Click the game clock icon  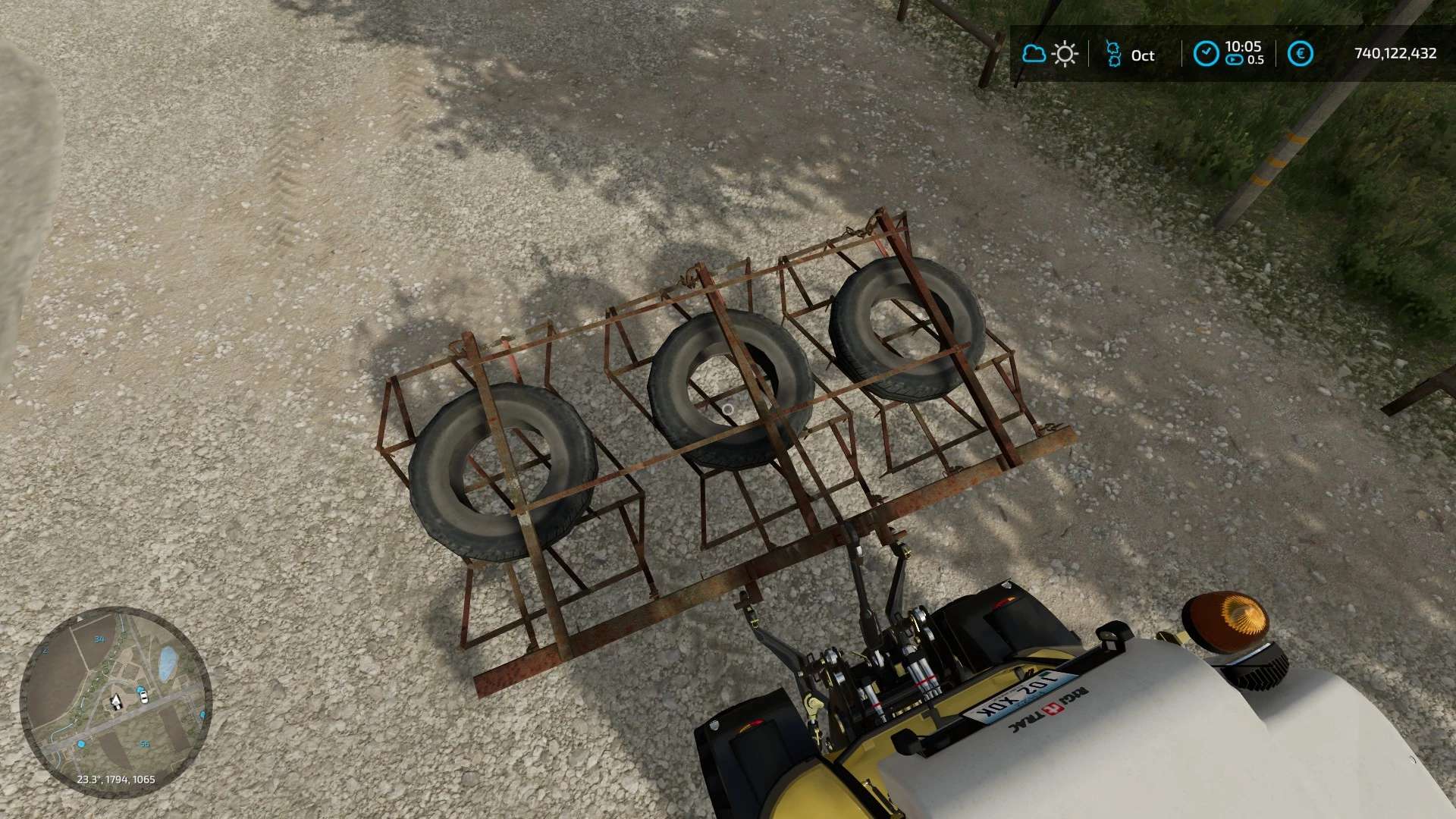pyautogui.click(x=1206, y=54)
